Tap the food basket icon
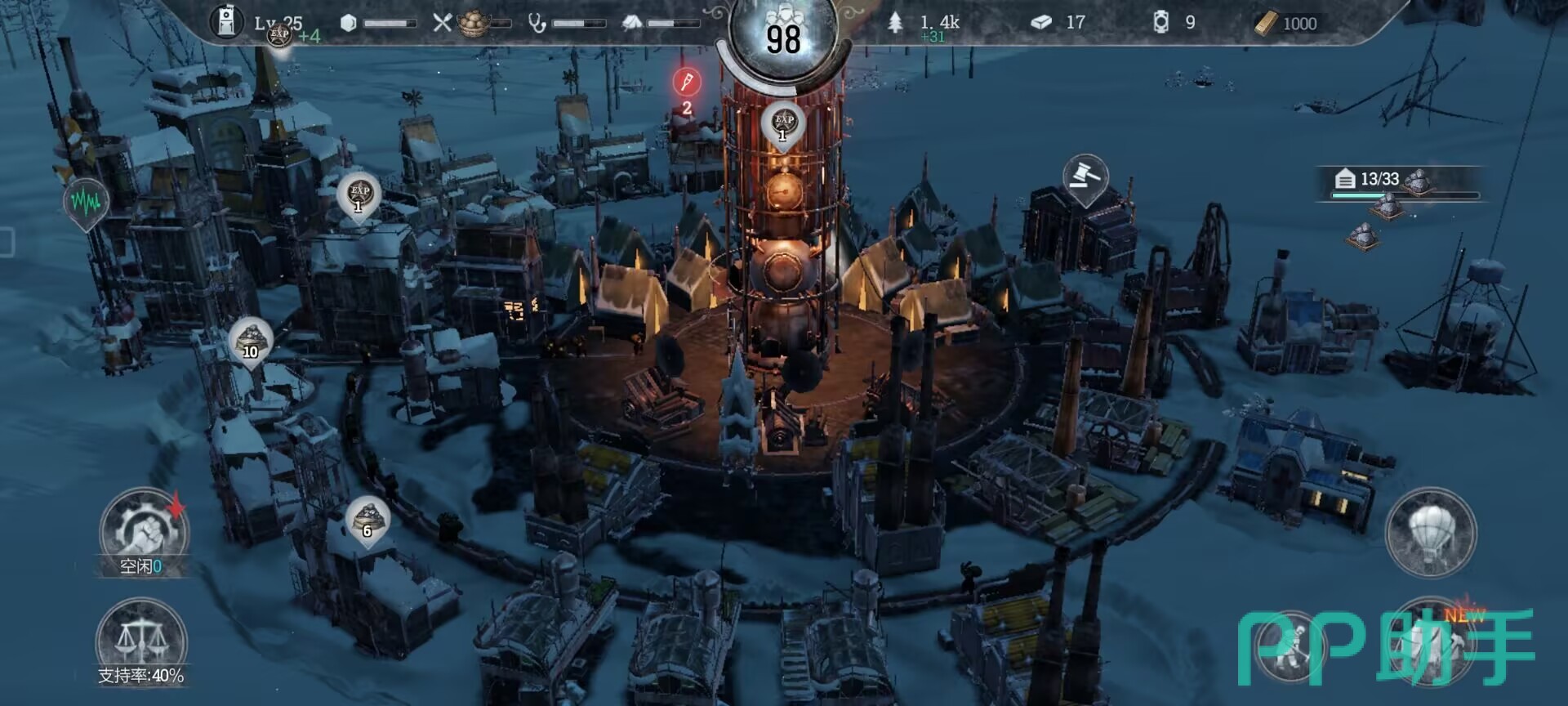The width and height of the screenshot is (1568, 706). pyautogui.click(x=474, y=24)
